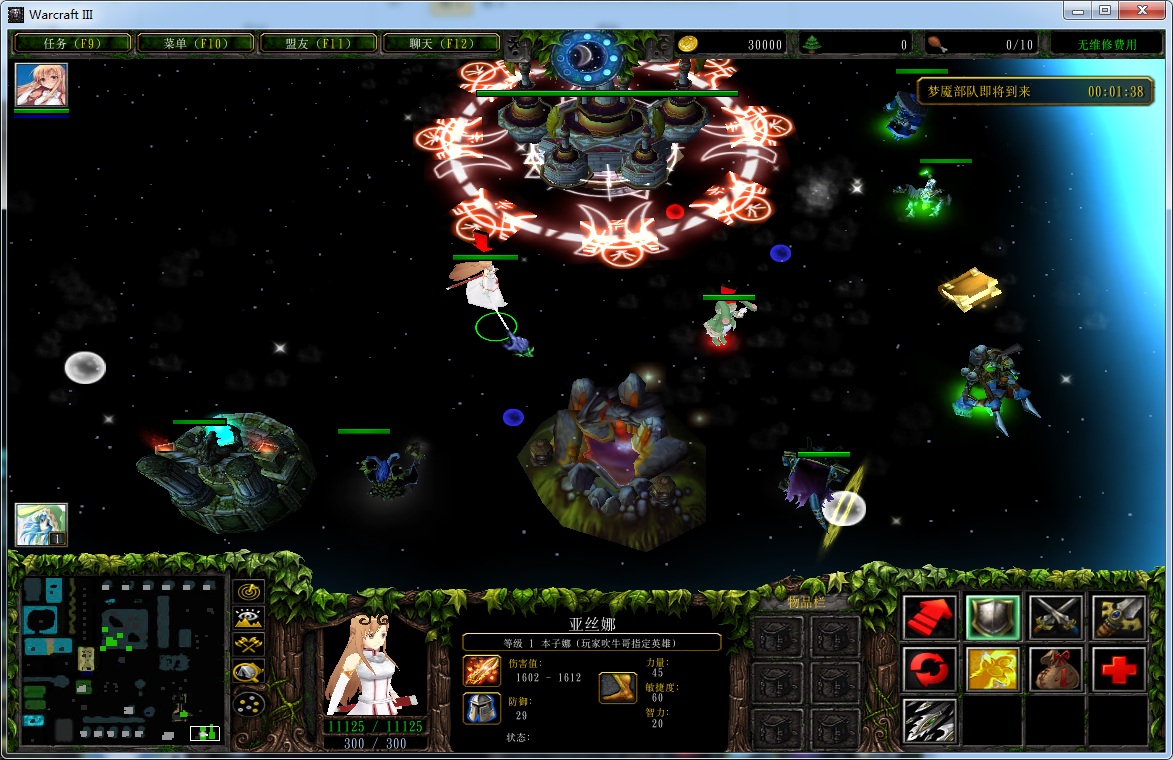Select the hero portrait icon at top-left
This screenshot has height=760, width=1173.
tap(41, 85)
